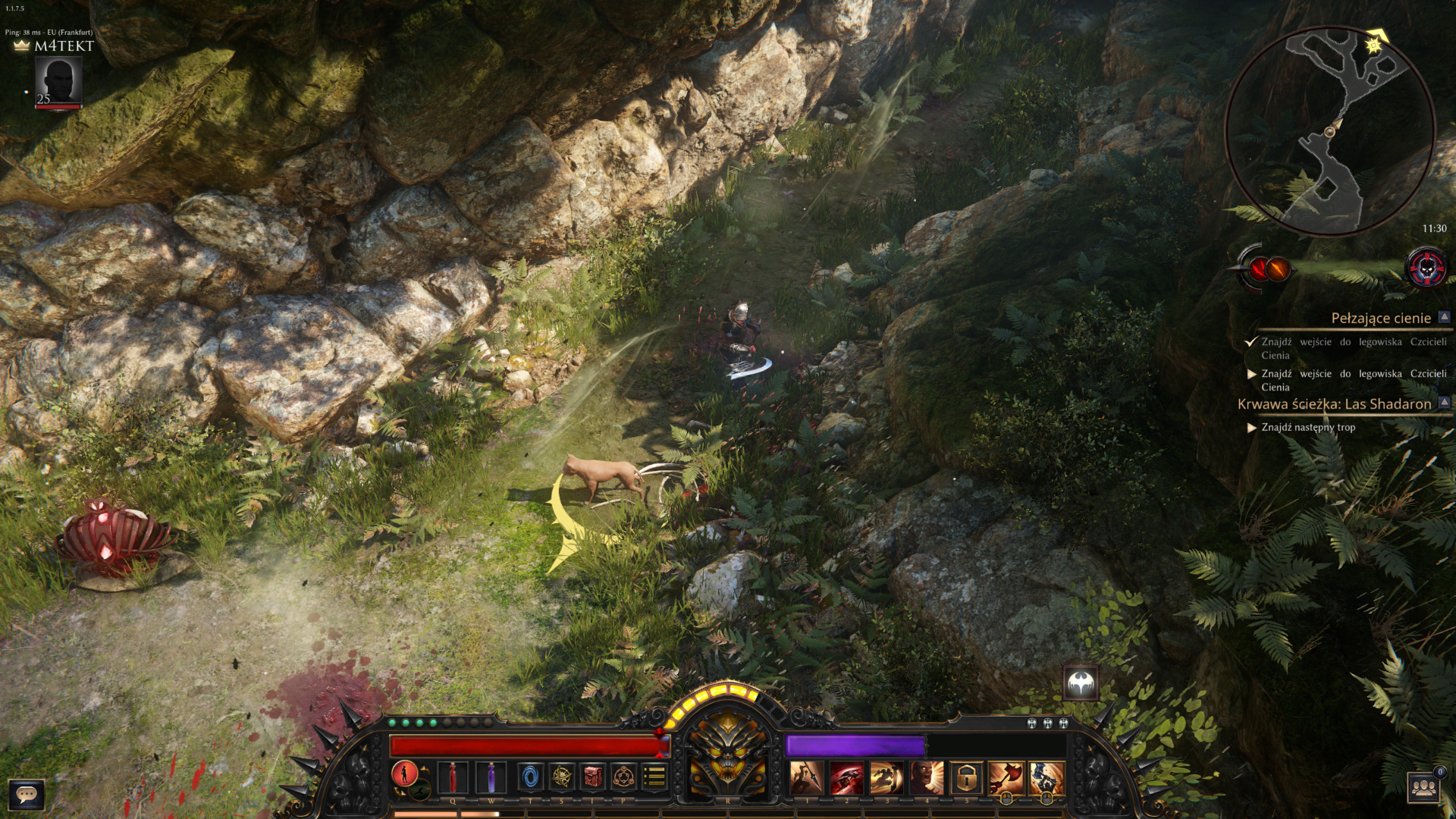Activate the spear thrust skill

point(806,778)
